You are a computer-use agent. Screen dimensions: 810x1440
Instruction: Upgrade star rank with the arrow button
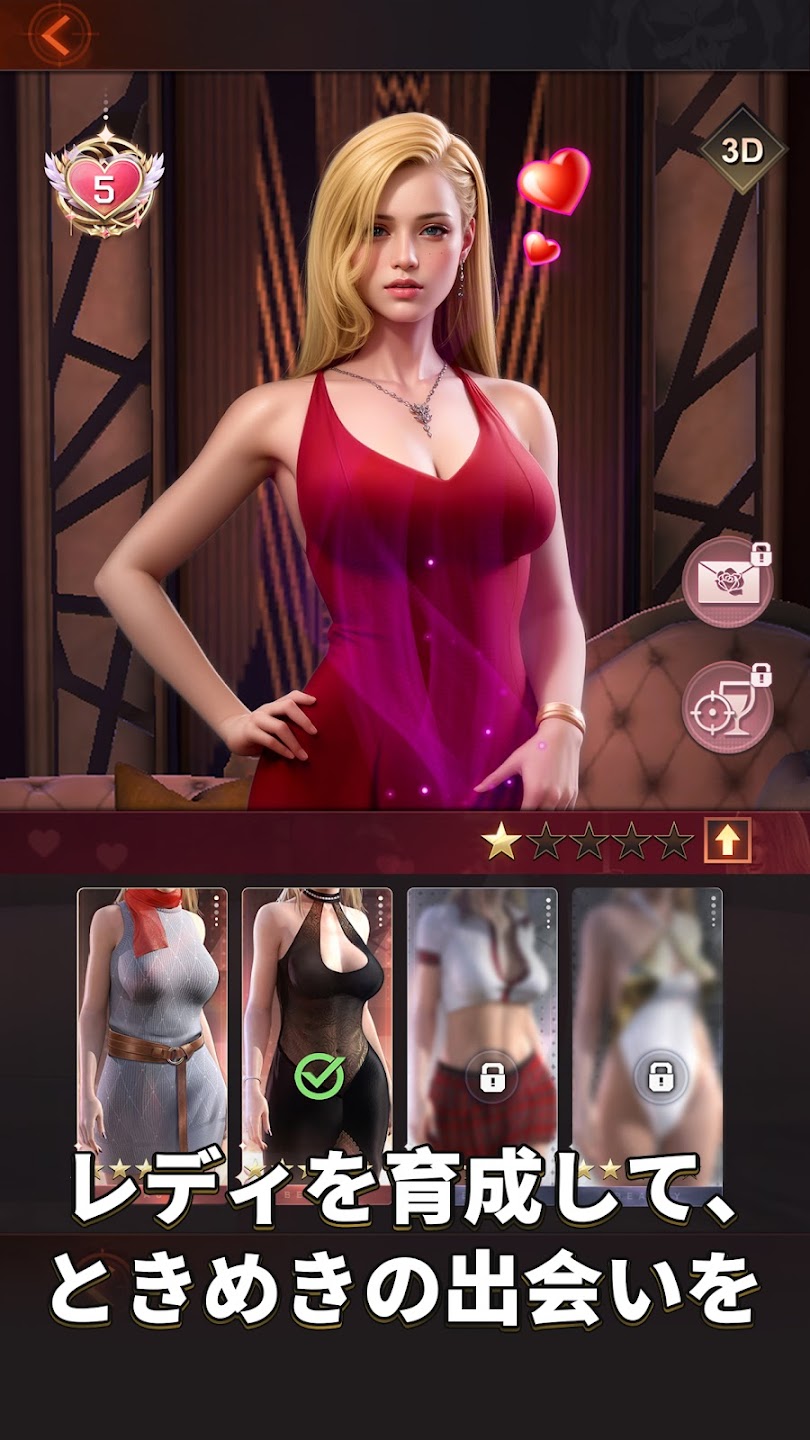(x=727, y=842)
